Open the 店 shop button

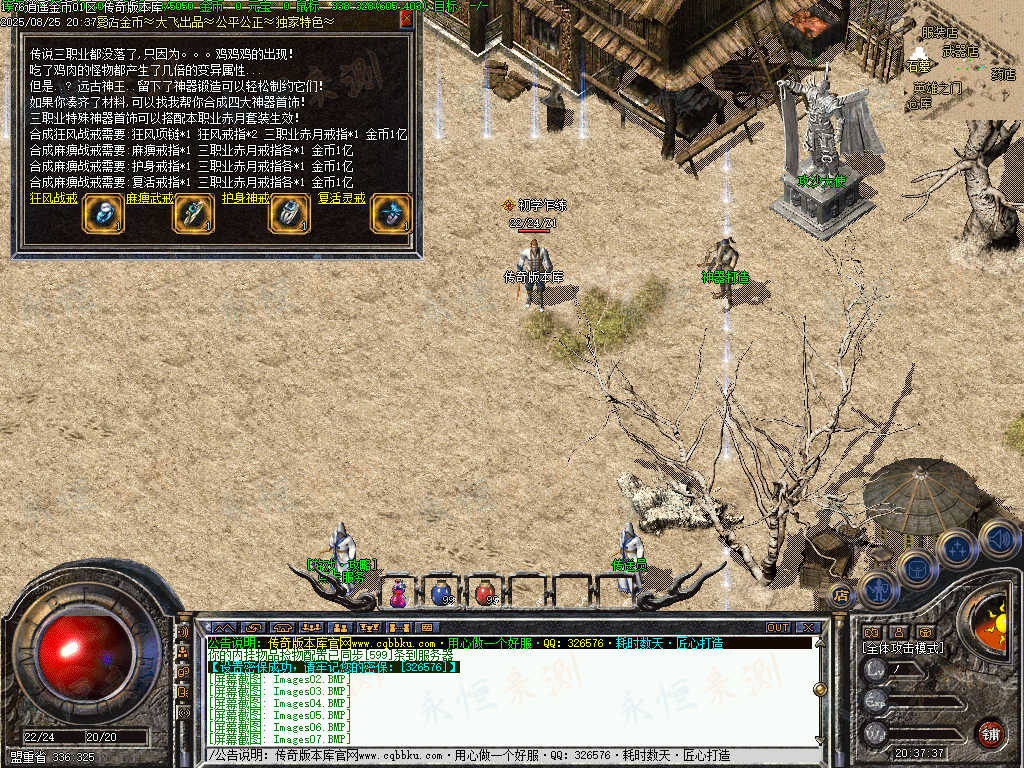(x=841, y=596)
